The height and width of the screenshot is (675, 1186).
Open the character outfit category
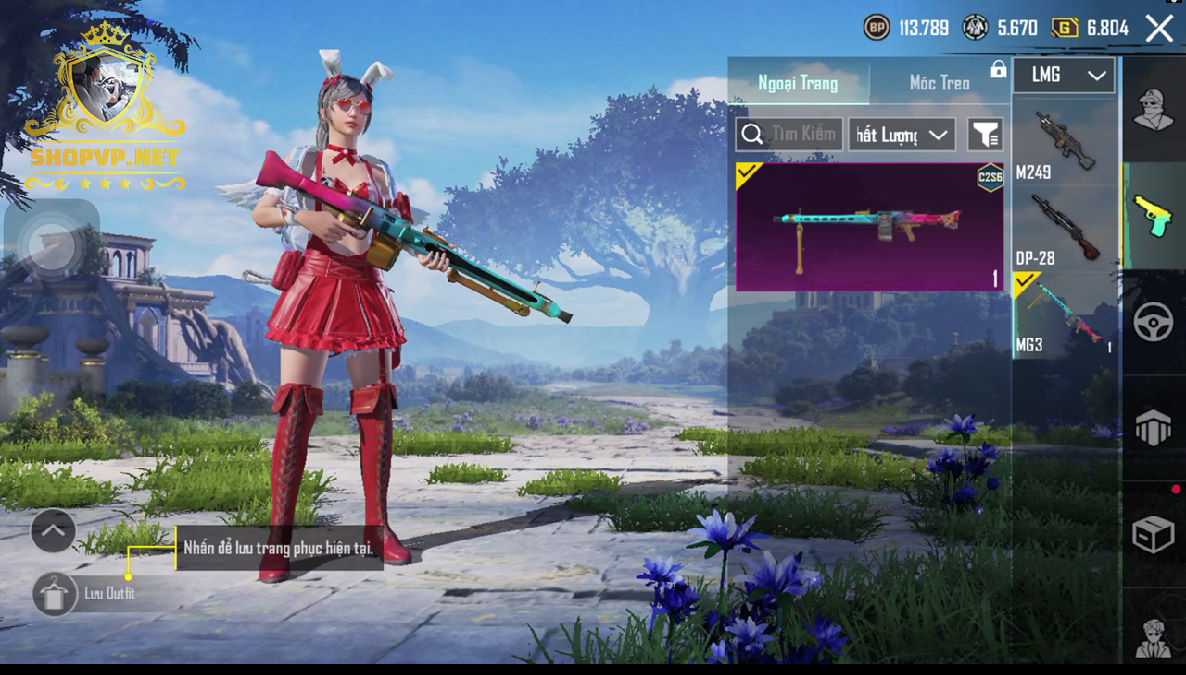pyautogui.click(x=1152, y=109)
